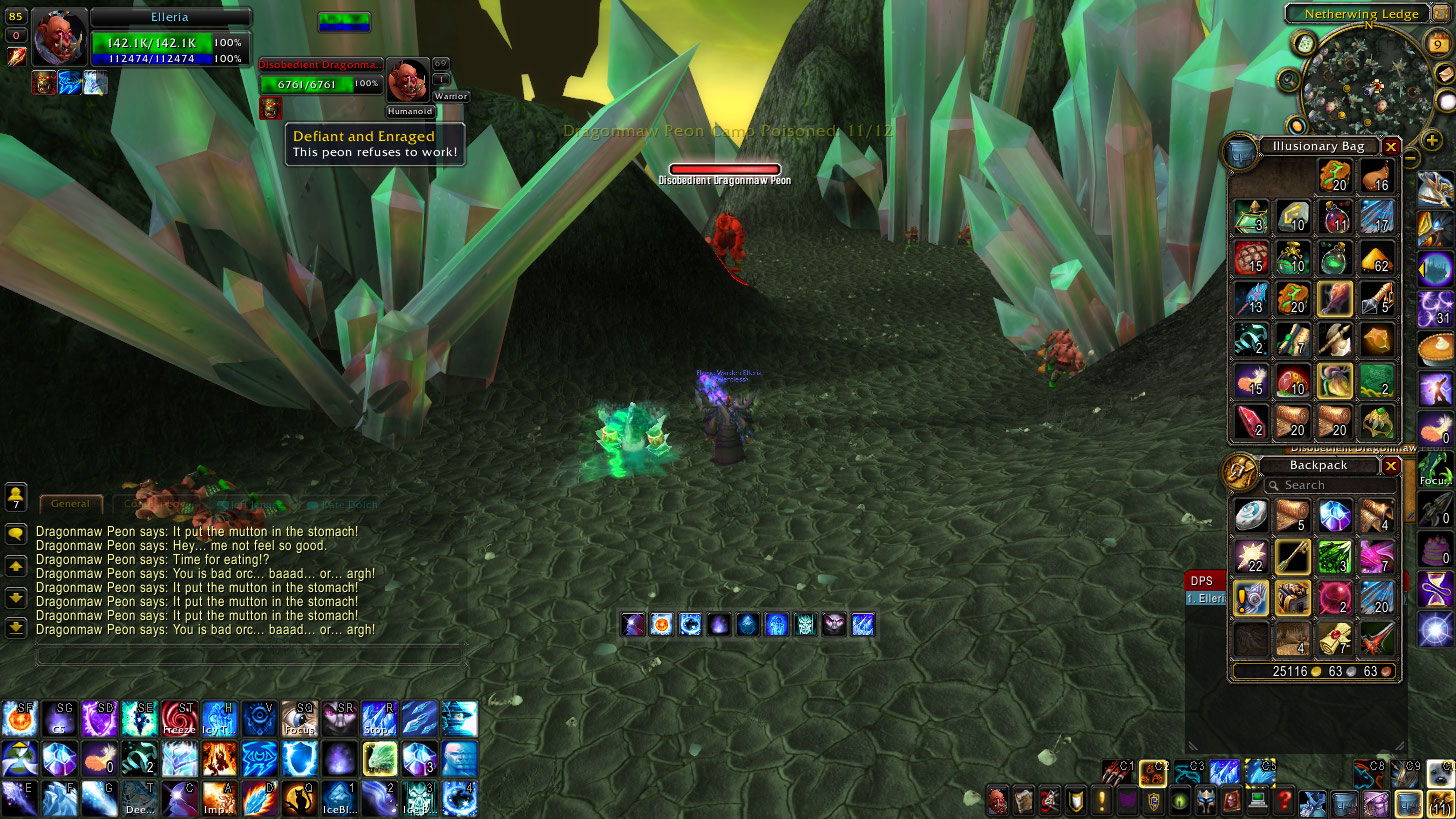Close the Illusionary Bag window

(1390, 147)
